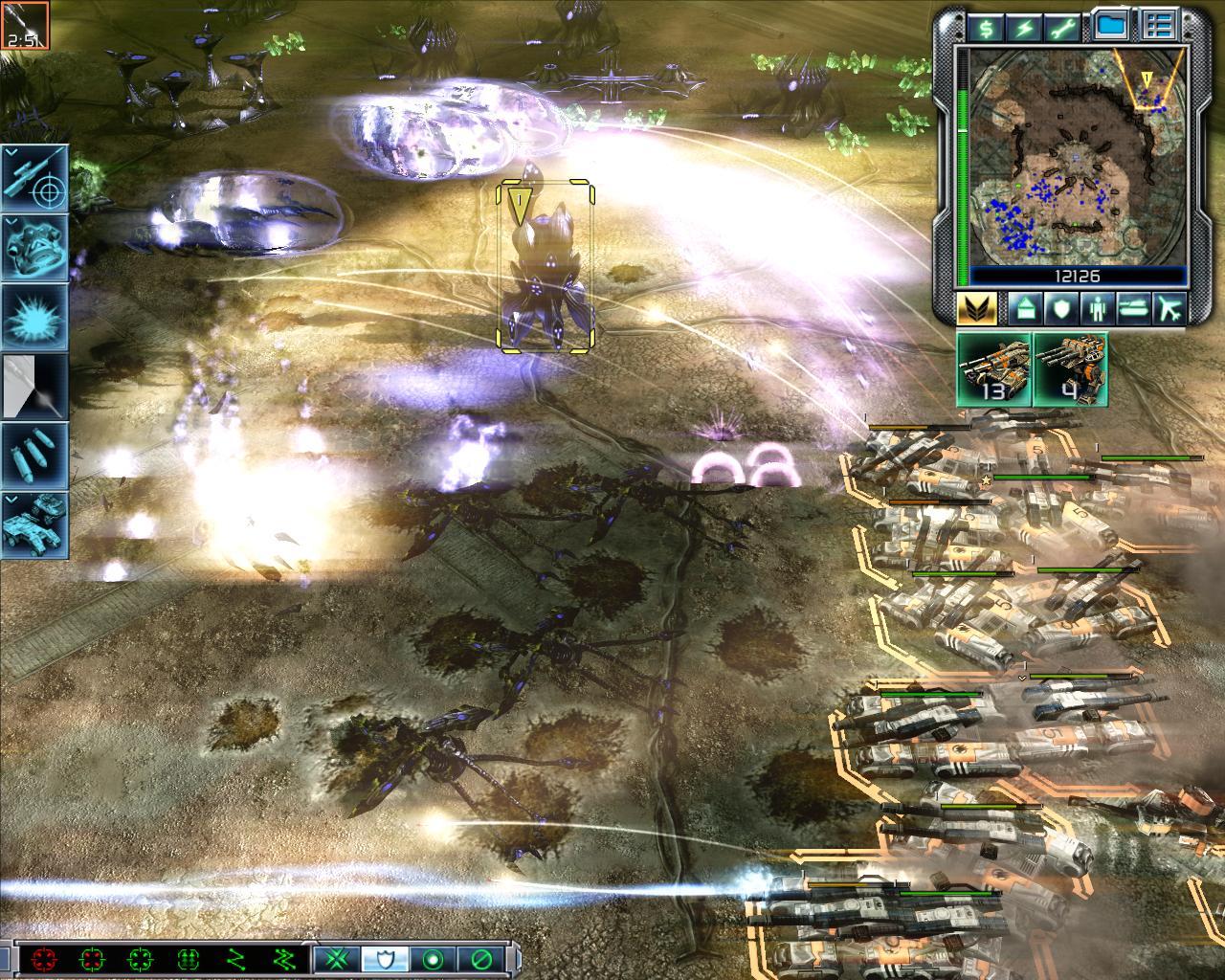The image size is (1225, 980).
Task: Switch to the tank vehicles tab
Action: pos(1133,308)
